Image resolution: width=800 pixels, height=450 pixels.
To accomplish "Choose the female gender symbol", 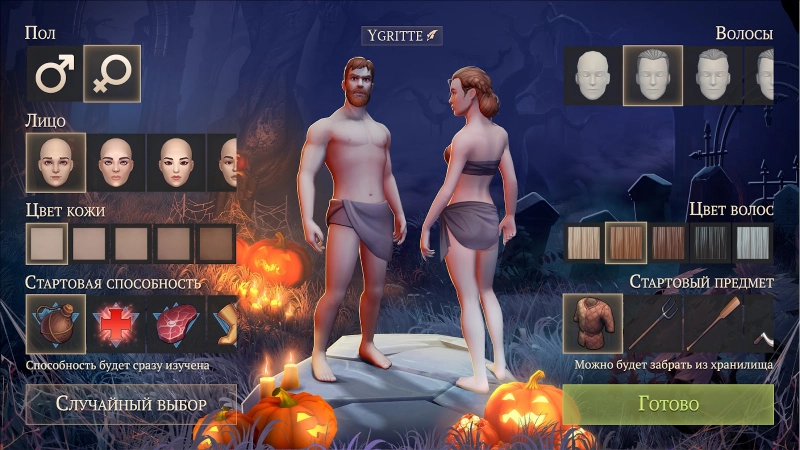I will pyautogui.click(x=111, y=74).
